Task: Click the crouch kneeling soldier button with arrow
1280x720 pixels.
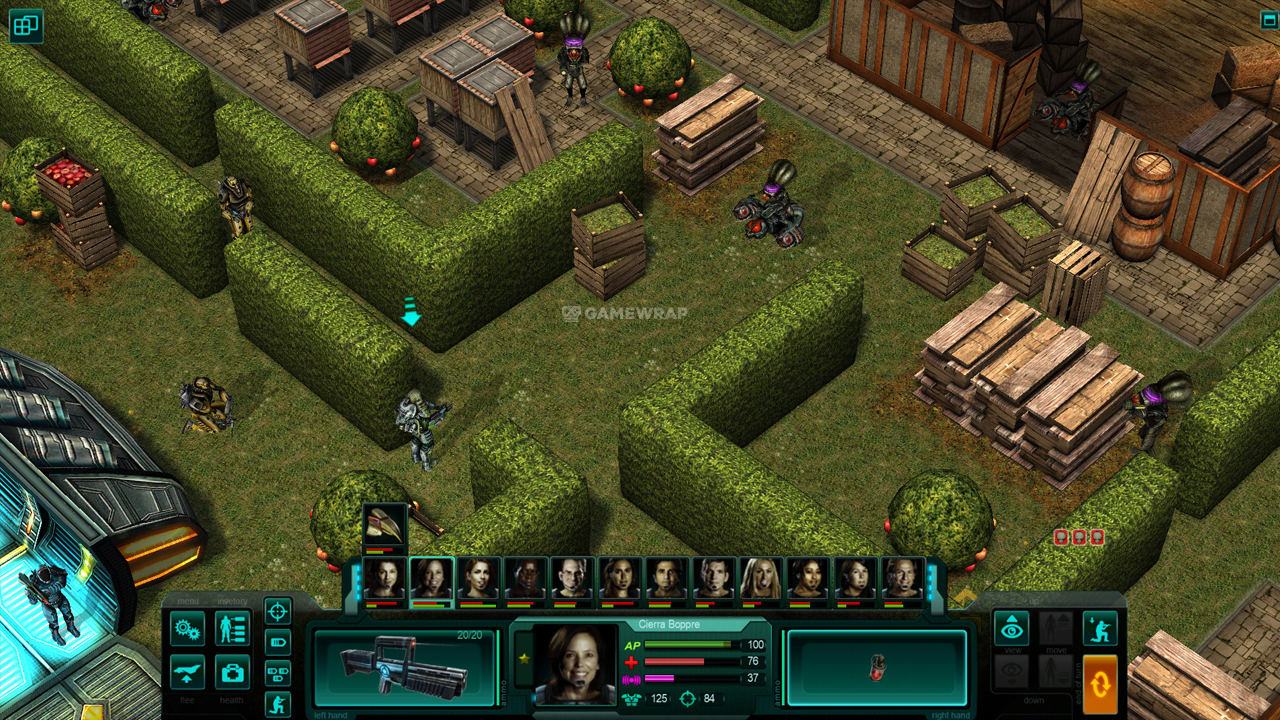Action: click(x=1100, y=629)
